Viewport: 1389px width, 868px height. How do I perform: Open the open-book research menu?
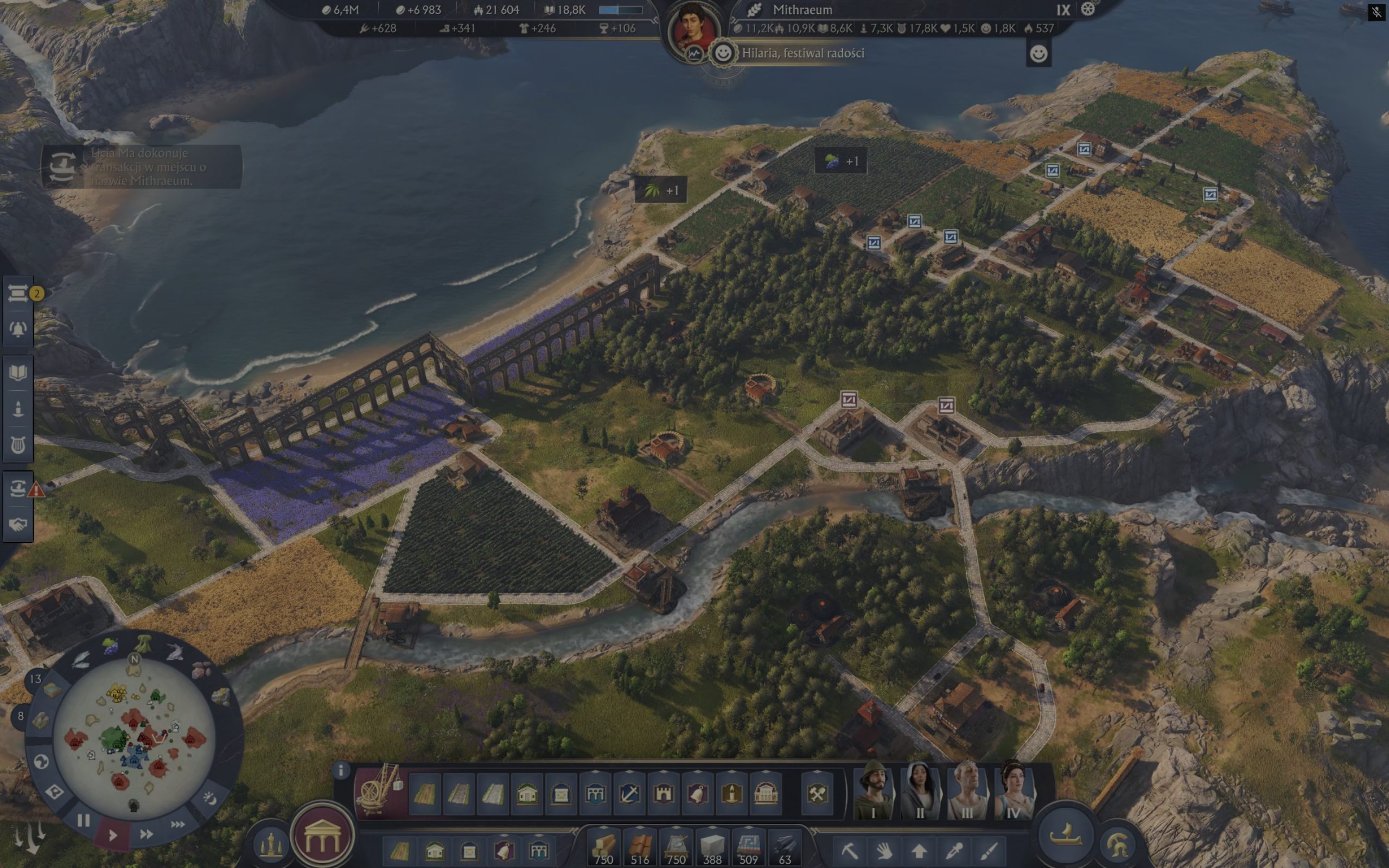(x=18, y=373)
